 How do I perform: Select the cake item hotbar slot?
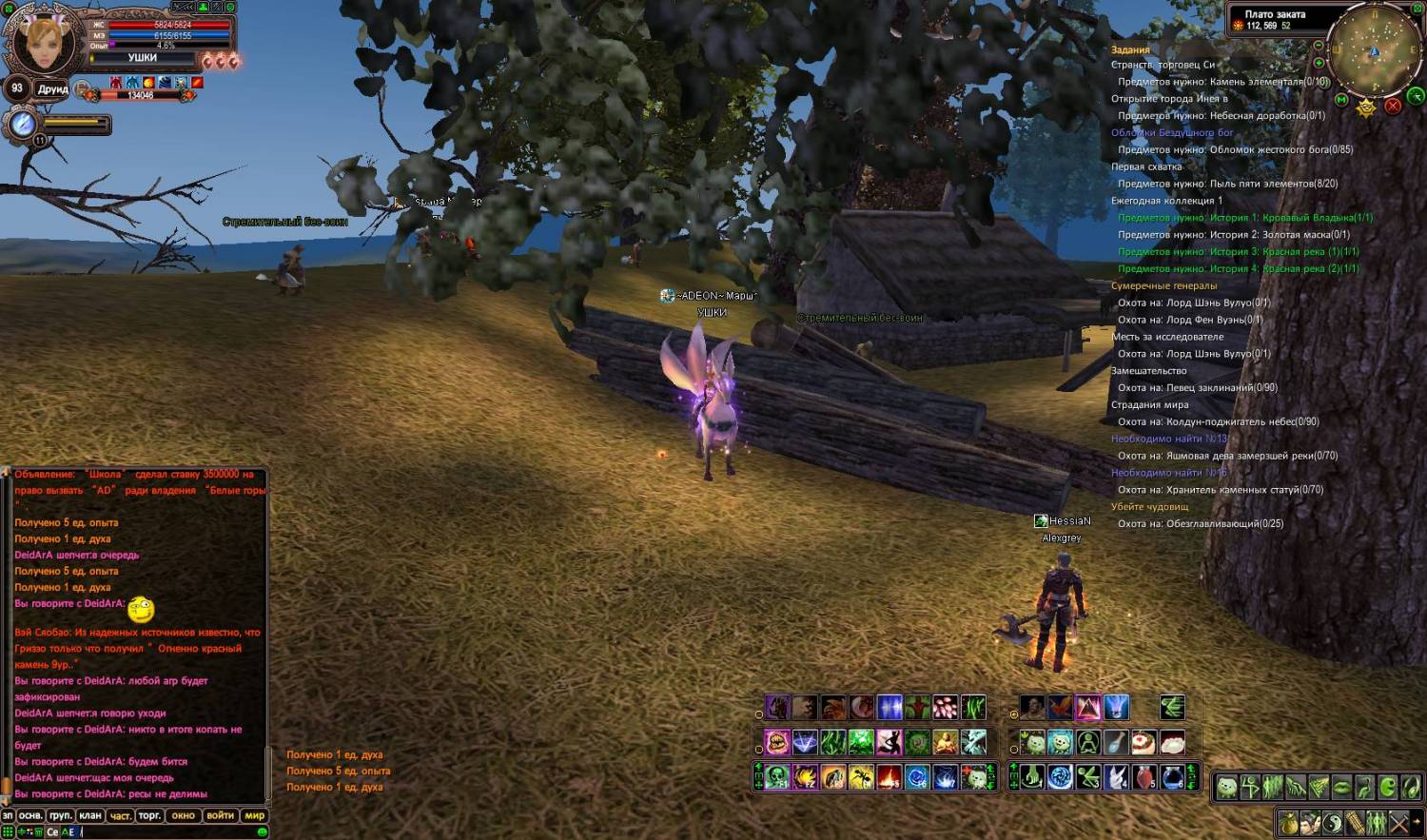tap(1144, 742)
